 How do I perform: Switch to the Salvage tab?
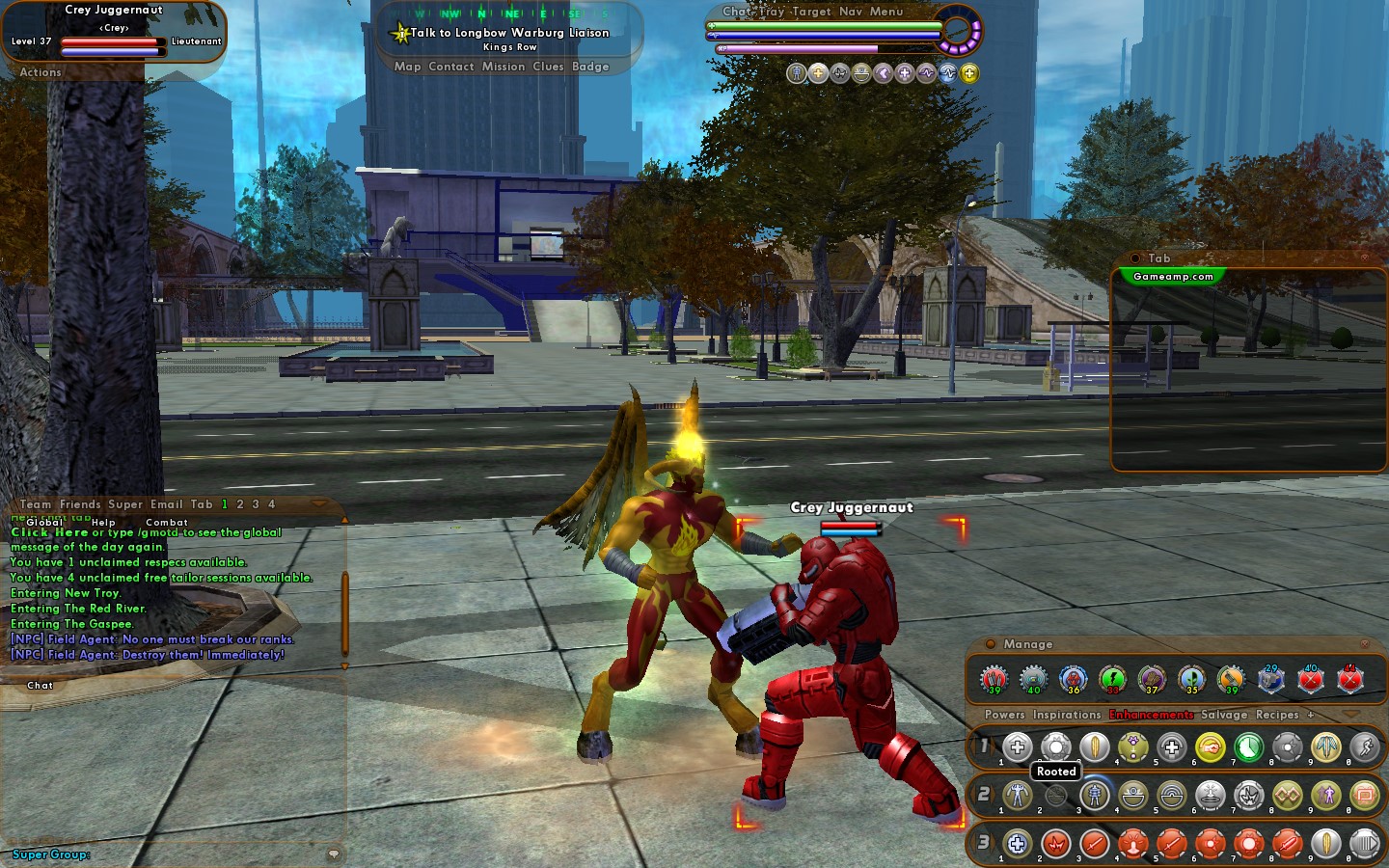coord(1224,715)
